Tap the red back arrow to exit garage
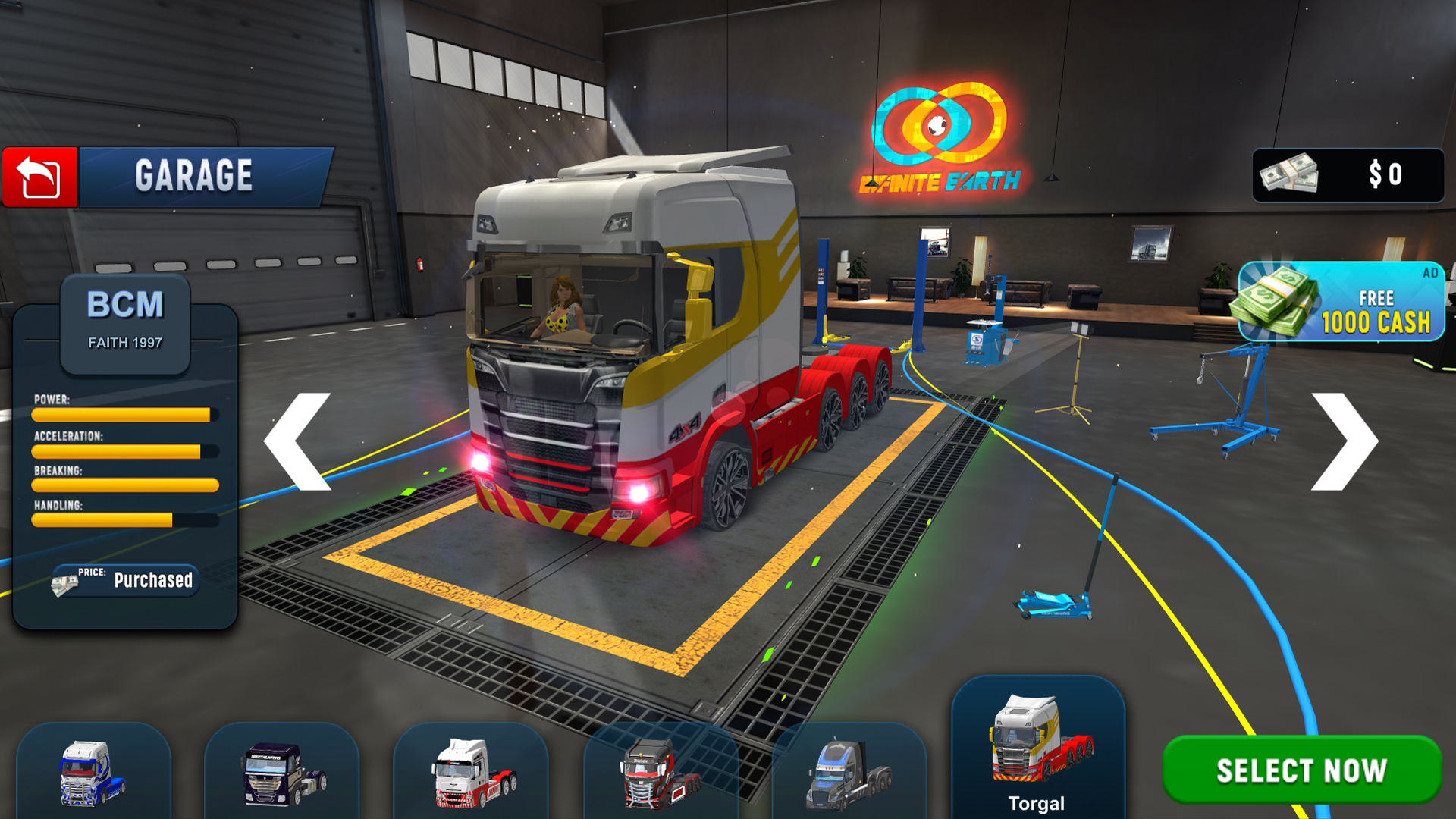The image size is (1456, 819). point(38,176)
